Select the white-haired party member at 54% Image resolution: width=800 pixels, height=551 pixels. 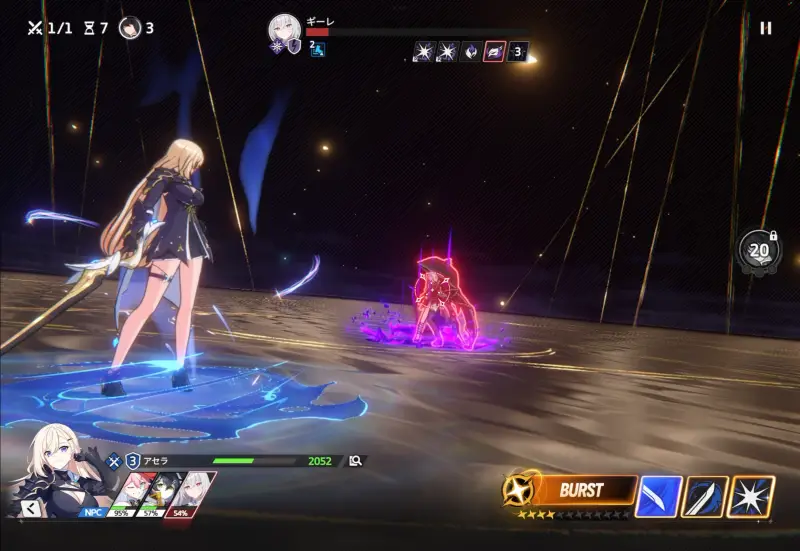tap(193, 492)
